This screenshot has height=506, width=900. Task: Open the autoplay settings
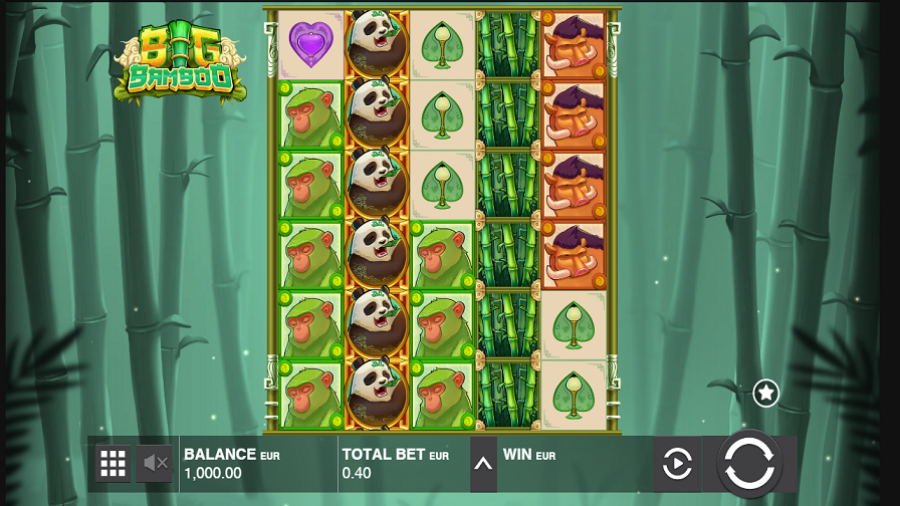point(677,464)
